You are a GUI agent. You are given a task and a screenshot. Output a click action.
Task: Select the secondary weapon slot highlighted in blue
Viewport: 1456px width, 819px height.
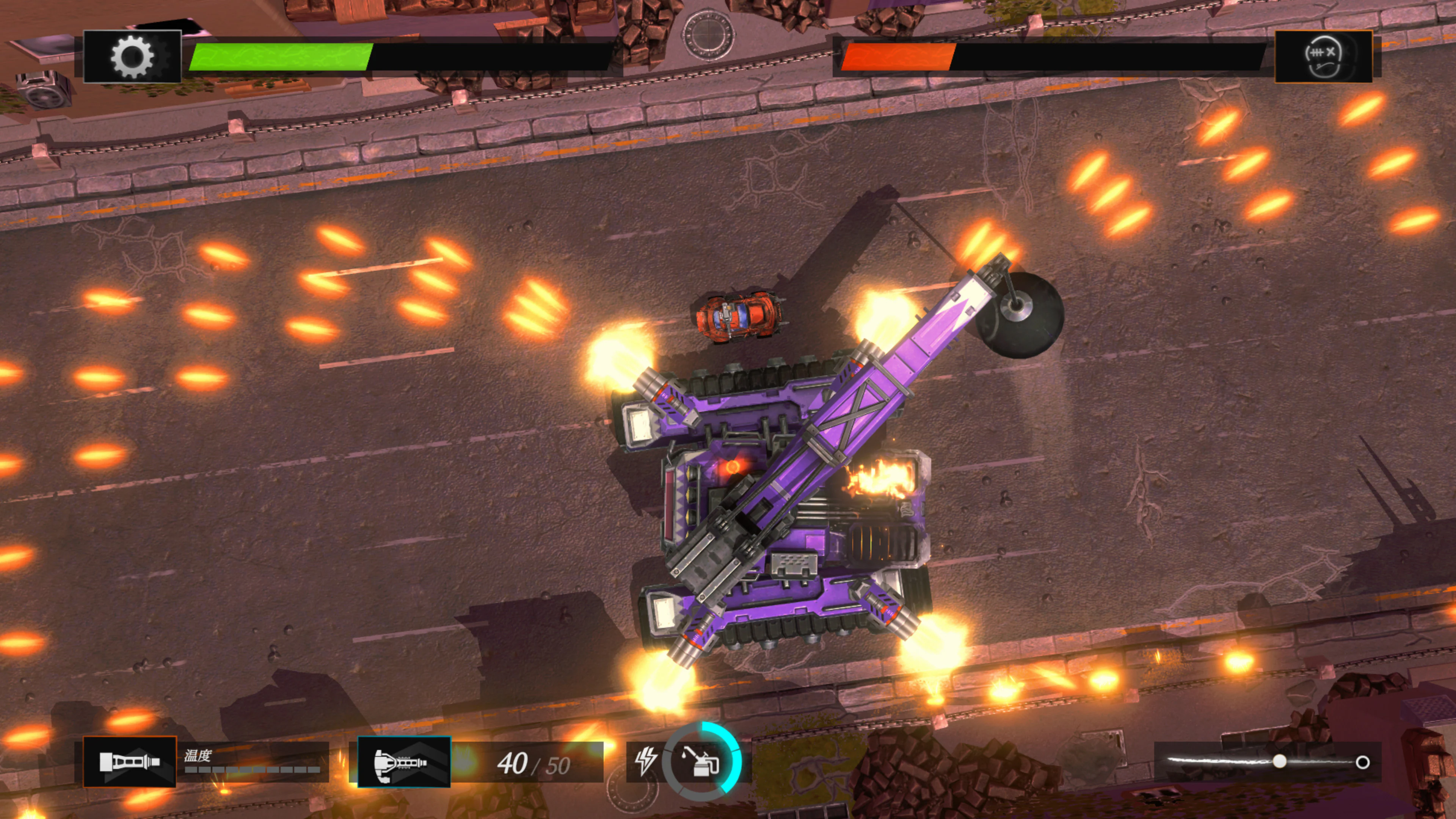pos(404,762)
